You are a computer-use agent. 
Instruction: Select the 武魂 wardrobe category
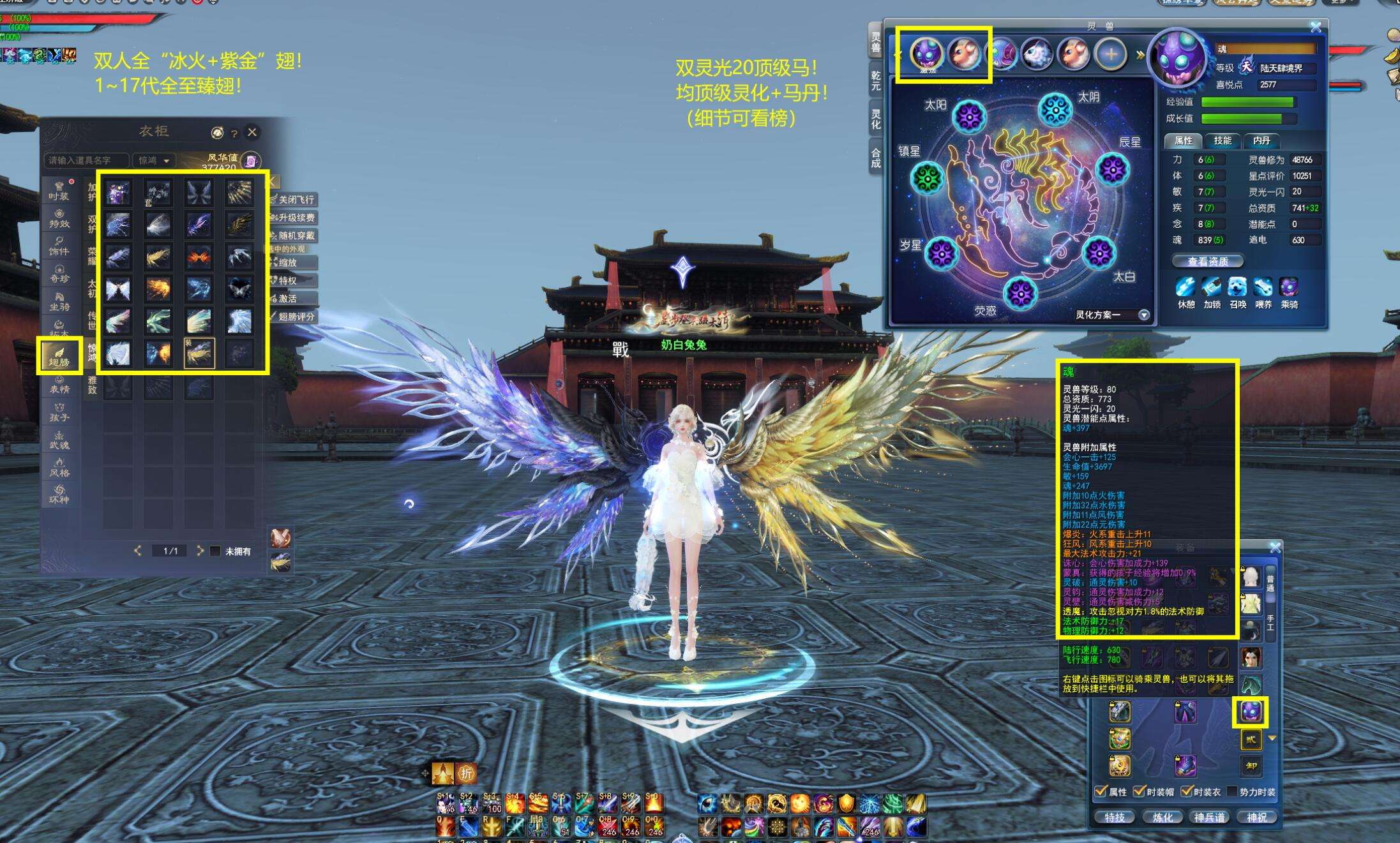pos(59,439)
